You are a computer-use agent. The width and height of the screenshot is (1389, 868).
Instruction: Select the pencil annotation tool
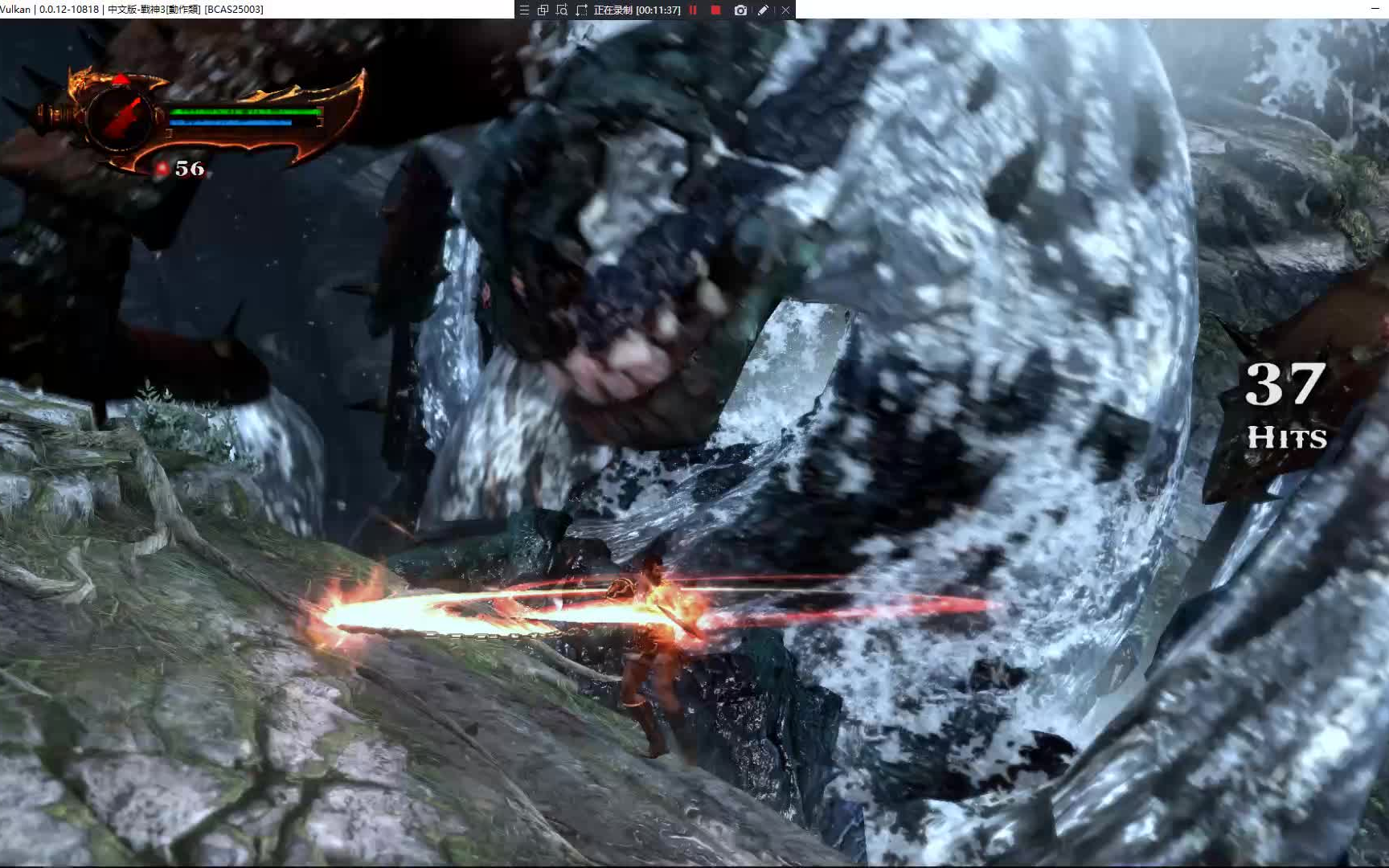[x=762, y=10]
